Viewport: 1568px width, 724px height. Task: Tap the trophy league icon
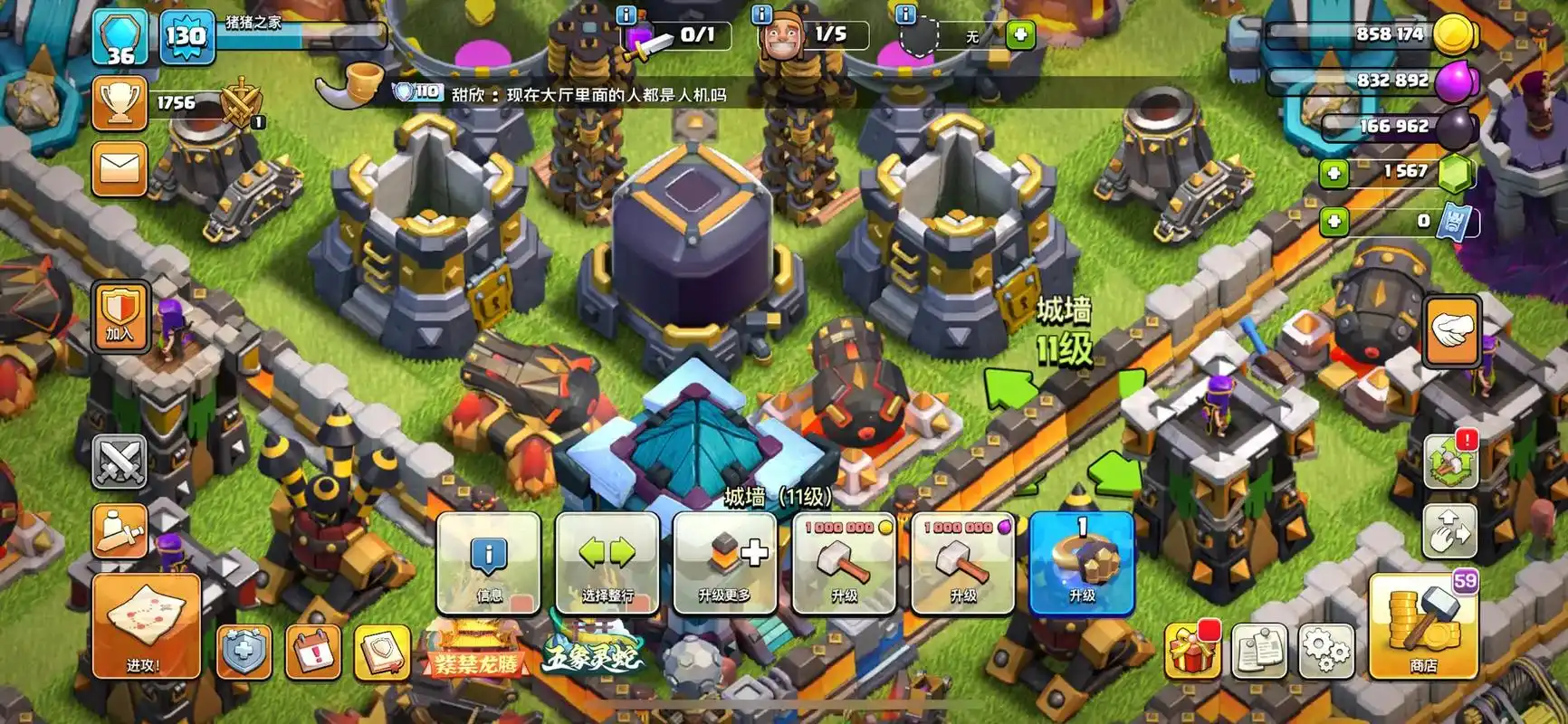click(120, 103)
